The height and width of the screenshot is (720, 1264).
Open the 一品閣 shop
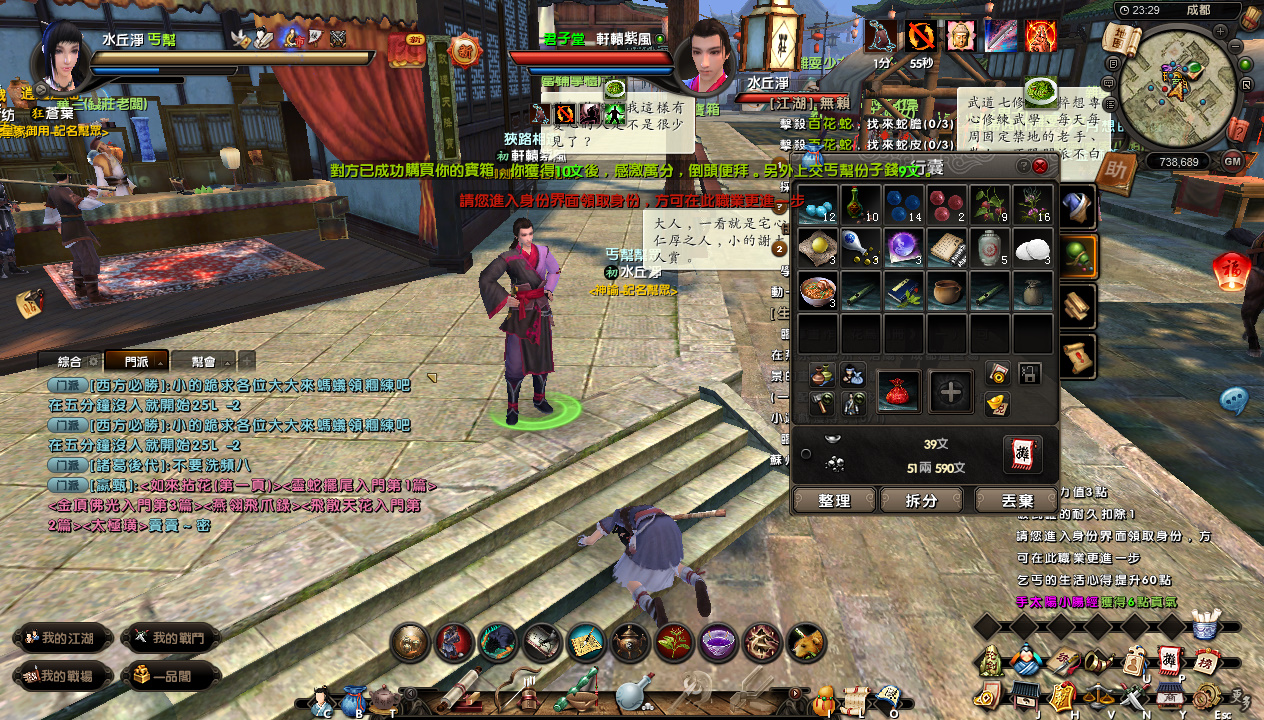170,676
